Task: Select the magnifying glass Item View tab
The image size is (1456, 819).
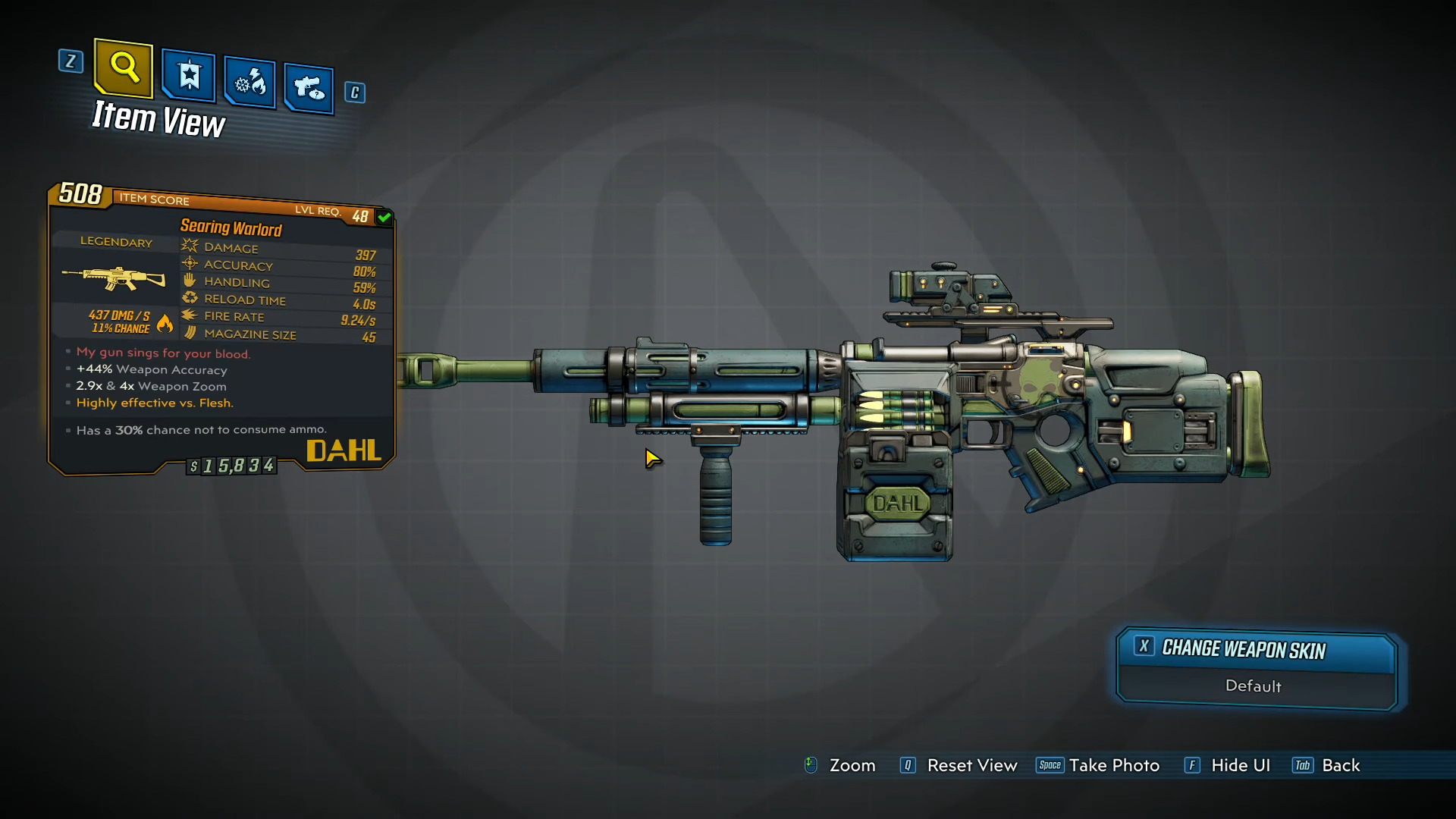Action: [x=124, y=68]
